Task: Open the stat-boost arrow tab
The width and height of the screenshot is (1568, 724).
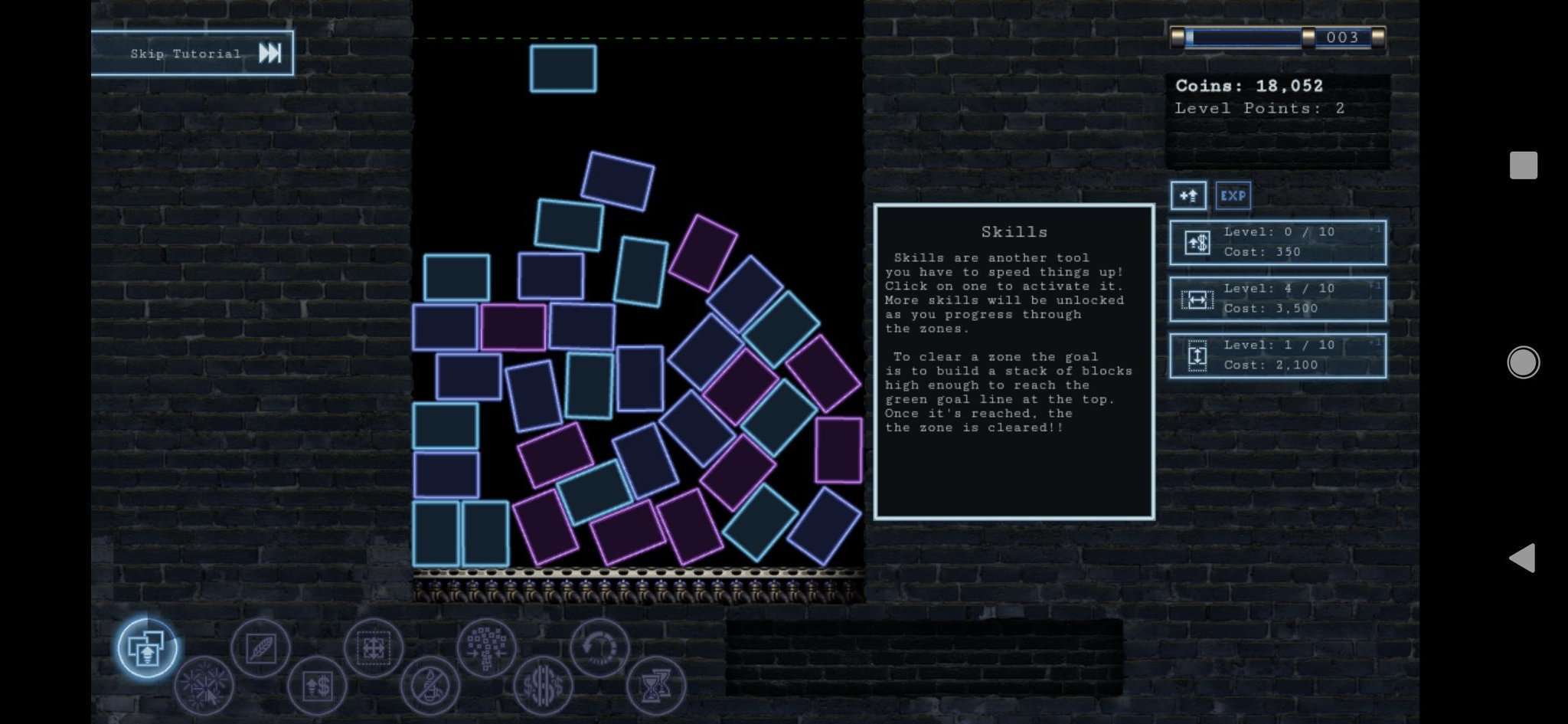Action: (x=1189, y=195)
